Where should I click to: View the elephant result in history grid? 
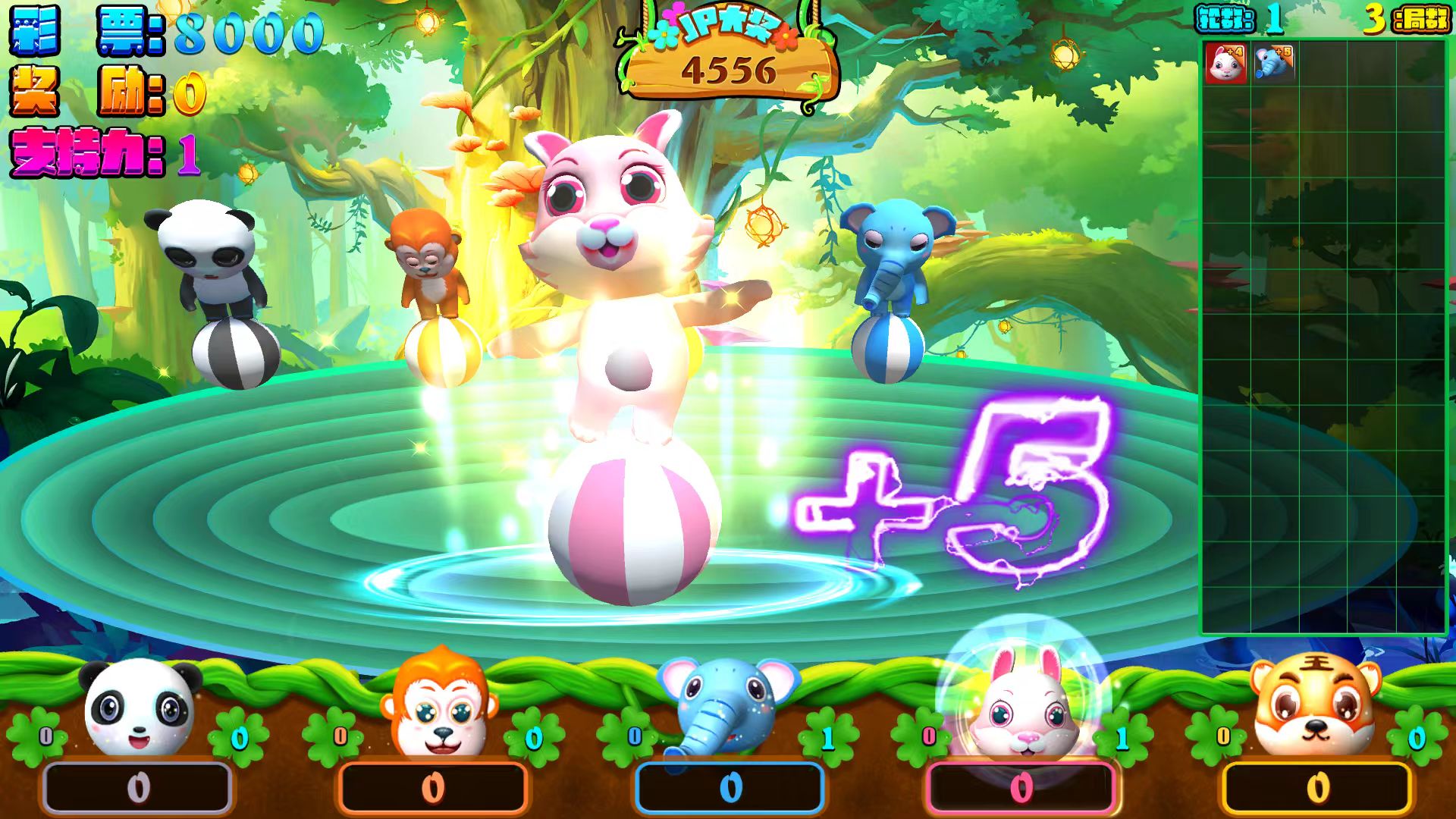click(x=1273, y=63)
